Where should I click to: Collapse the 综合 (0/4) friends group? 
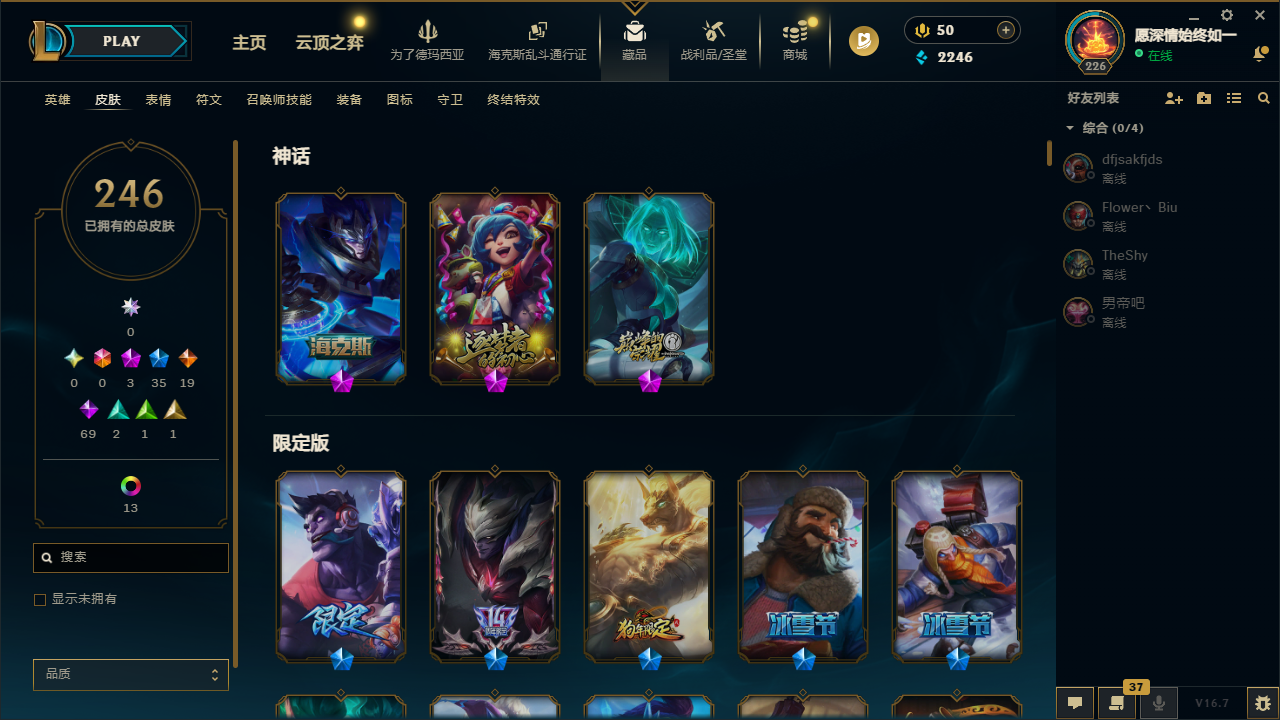point(1070,128)
